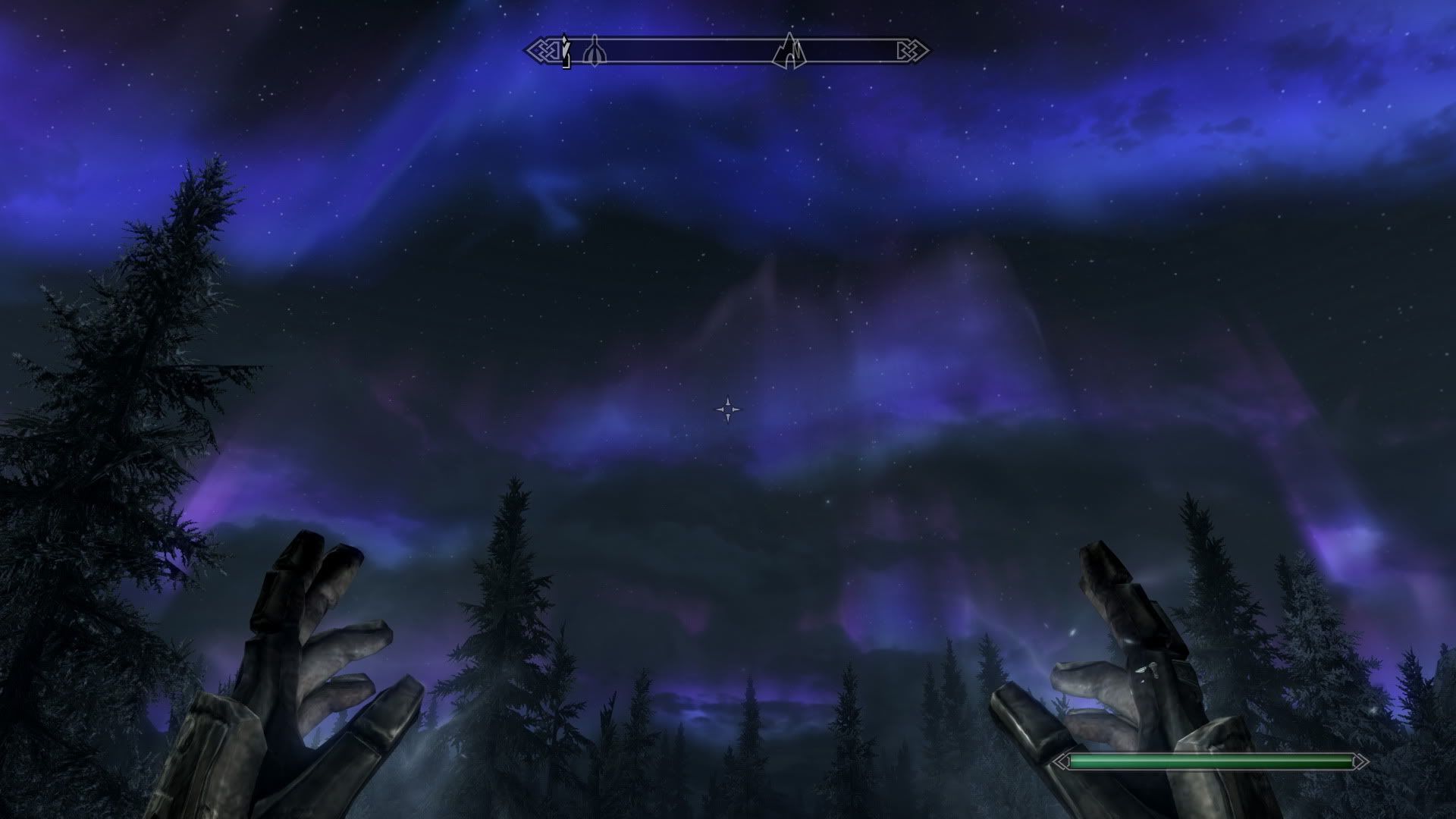Select the rounded tower marker on the compass
1456x819 pixels.
point(593,51)
